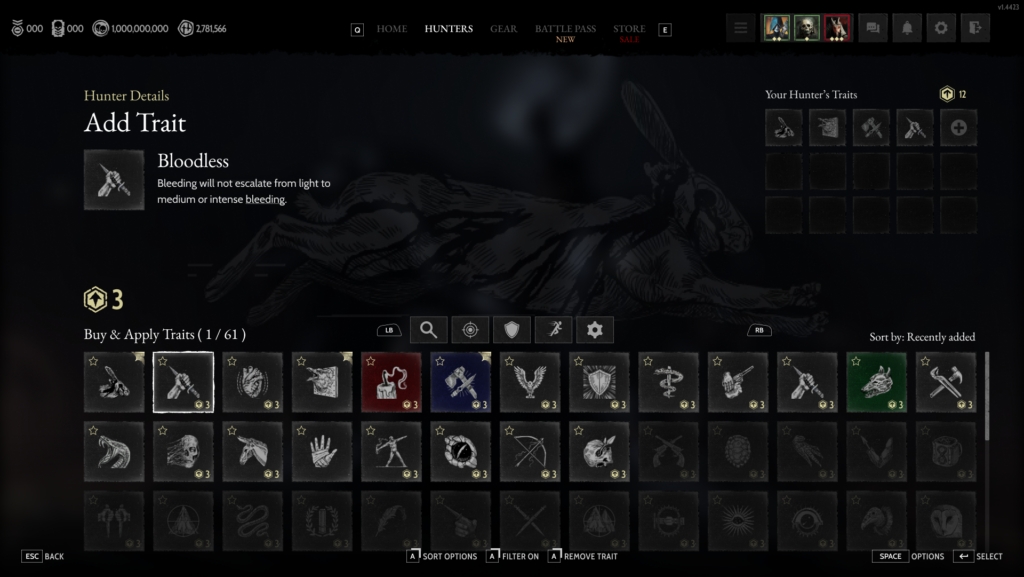Filter traits by the shield category
Image resolution: width=1024 pixels, height=577 pixels.
tap(511, 330)
